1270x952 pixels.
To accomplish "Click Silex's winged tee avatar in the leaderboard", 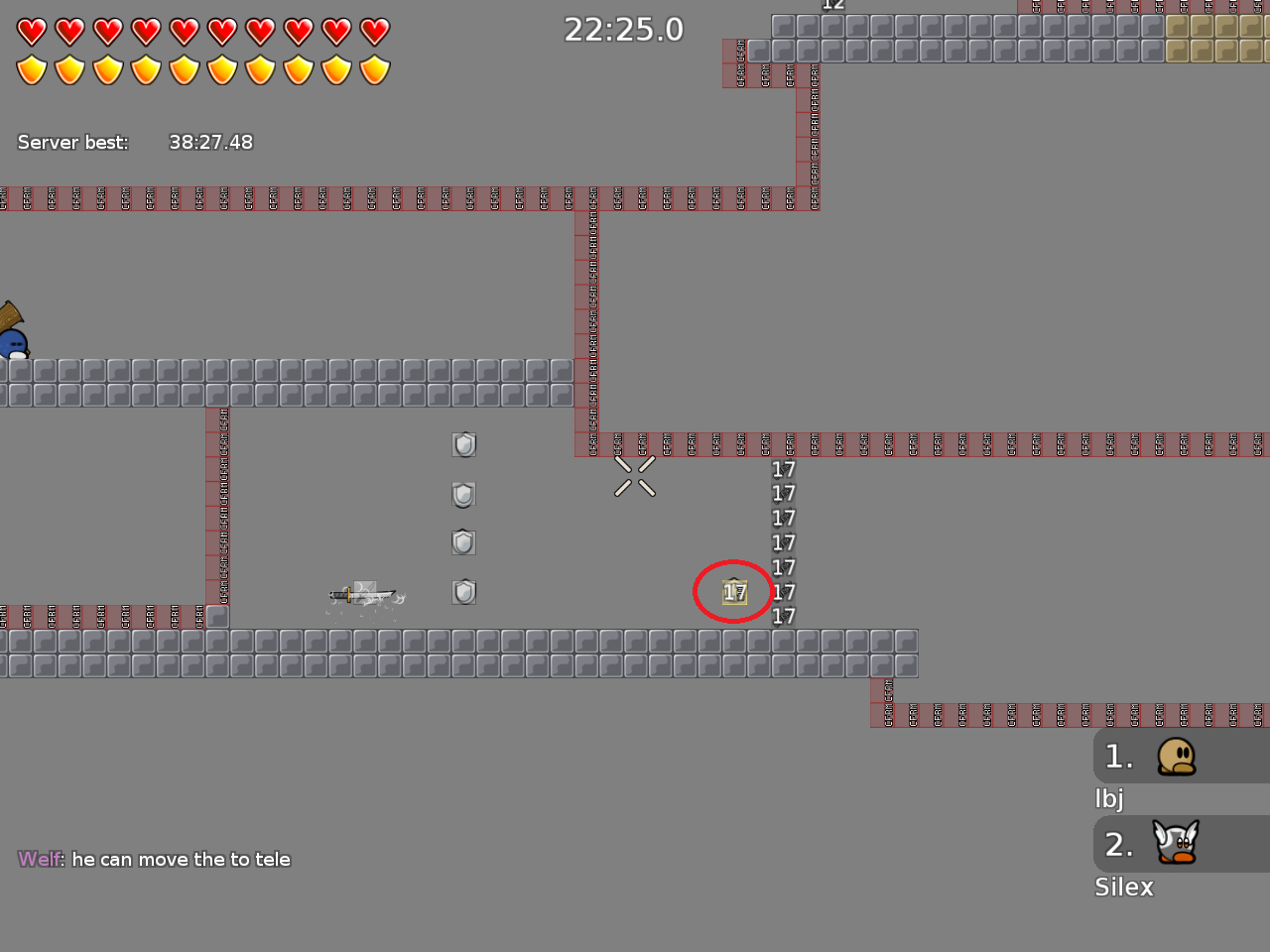I will [1176, 844].
